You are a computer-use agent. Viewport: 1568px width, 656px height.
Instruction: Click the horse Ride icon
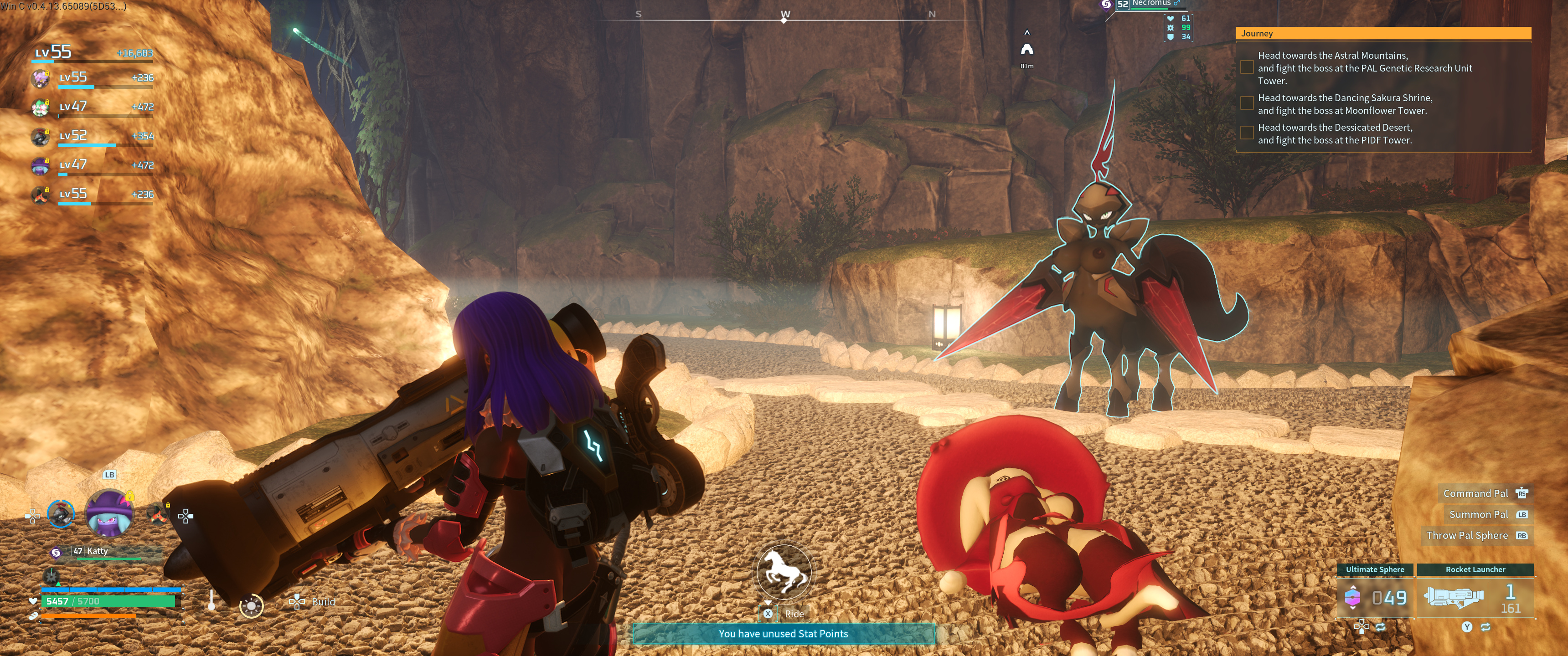pos(784,571)
